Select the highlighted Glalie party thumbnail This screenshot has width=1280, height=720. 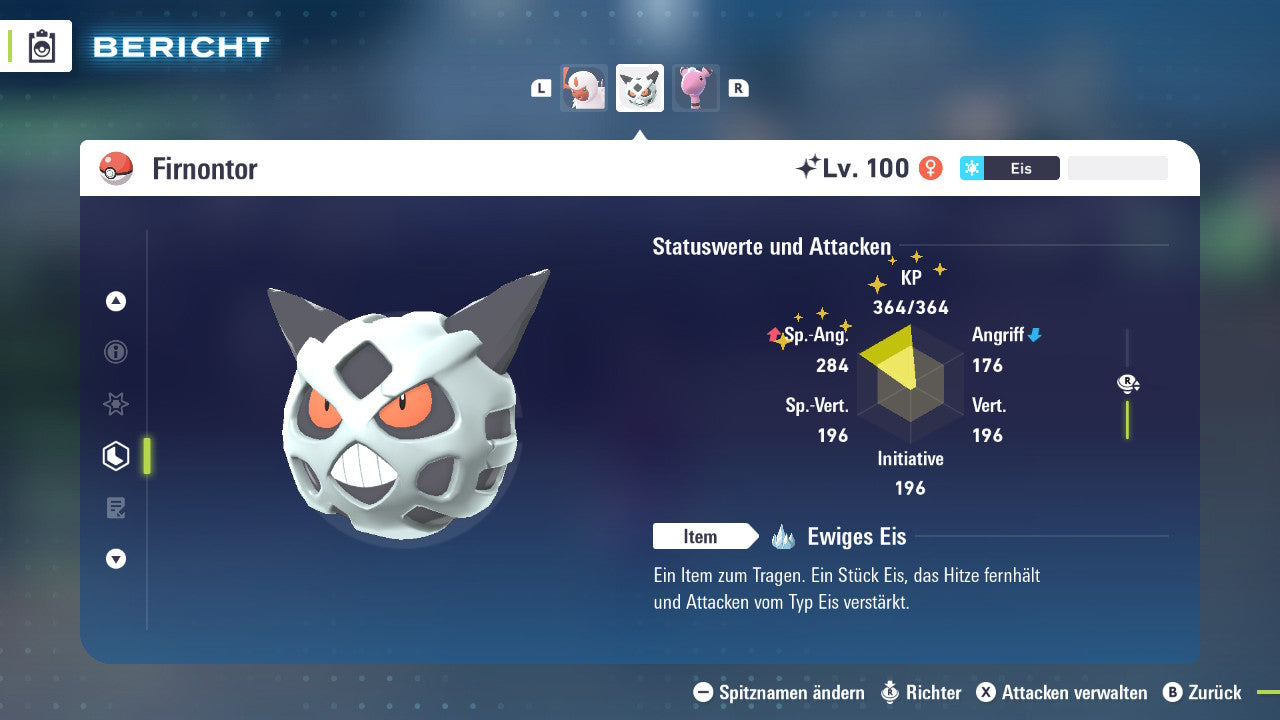pos(639,87)
